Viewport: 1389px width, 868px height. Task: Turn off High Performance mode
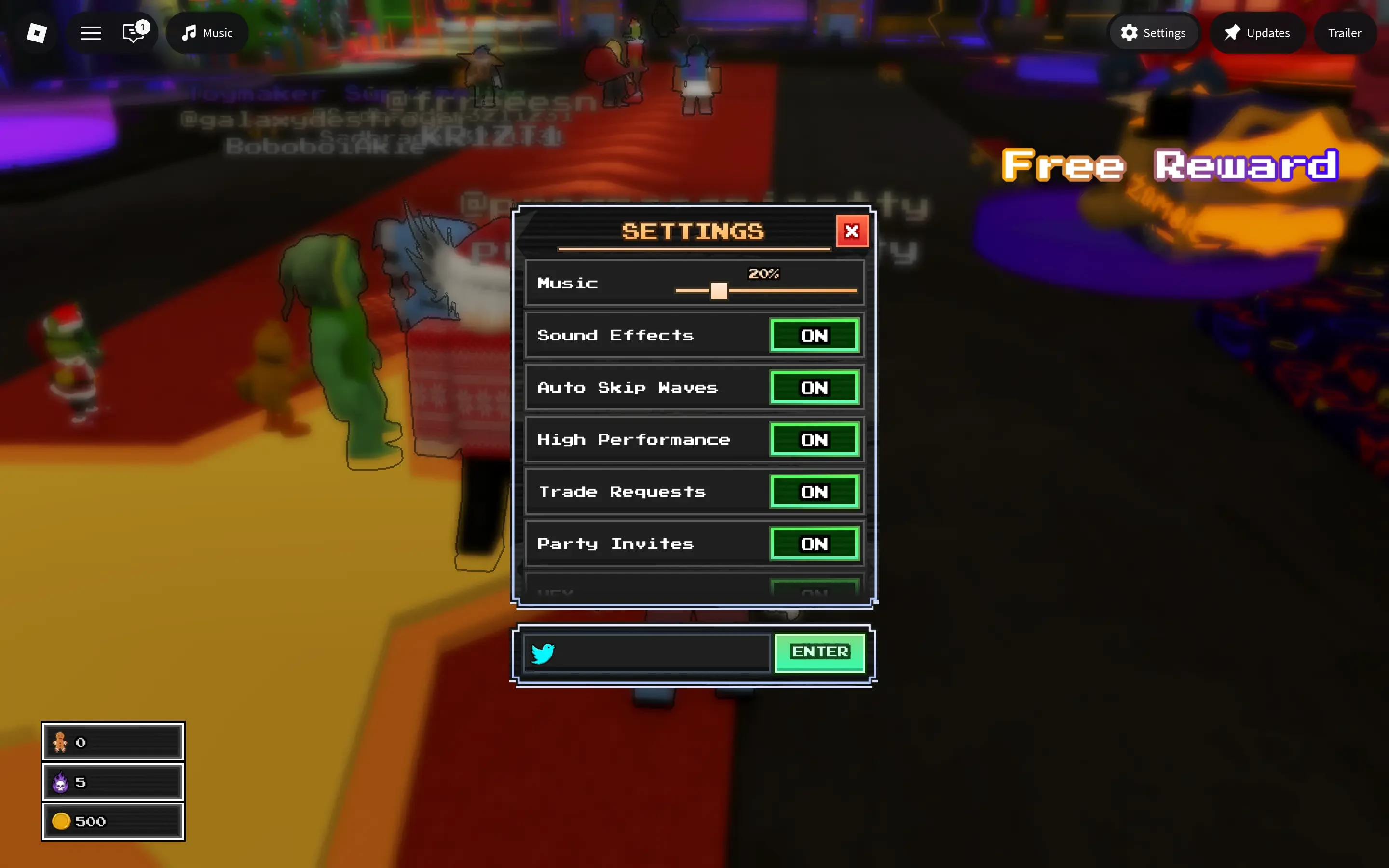pyautogui.click(x=815, y=440)
